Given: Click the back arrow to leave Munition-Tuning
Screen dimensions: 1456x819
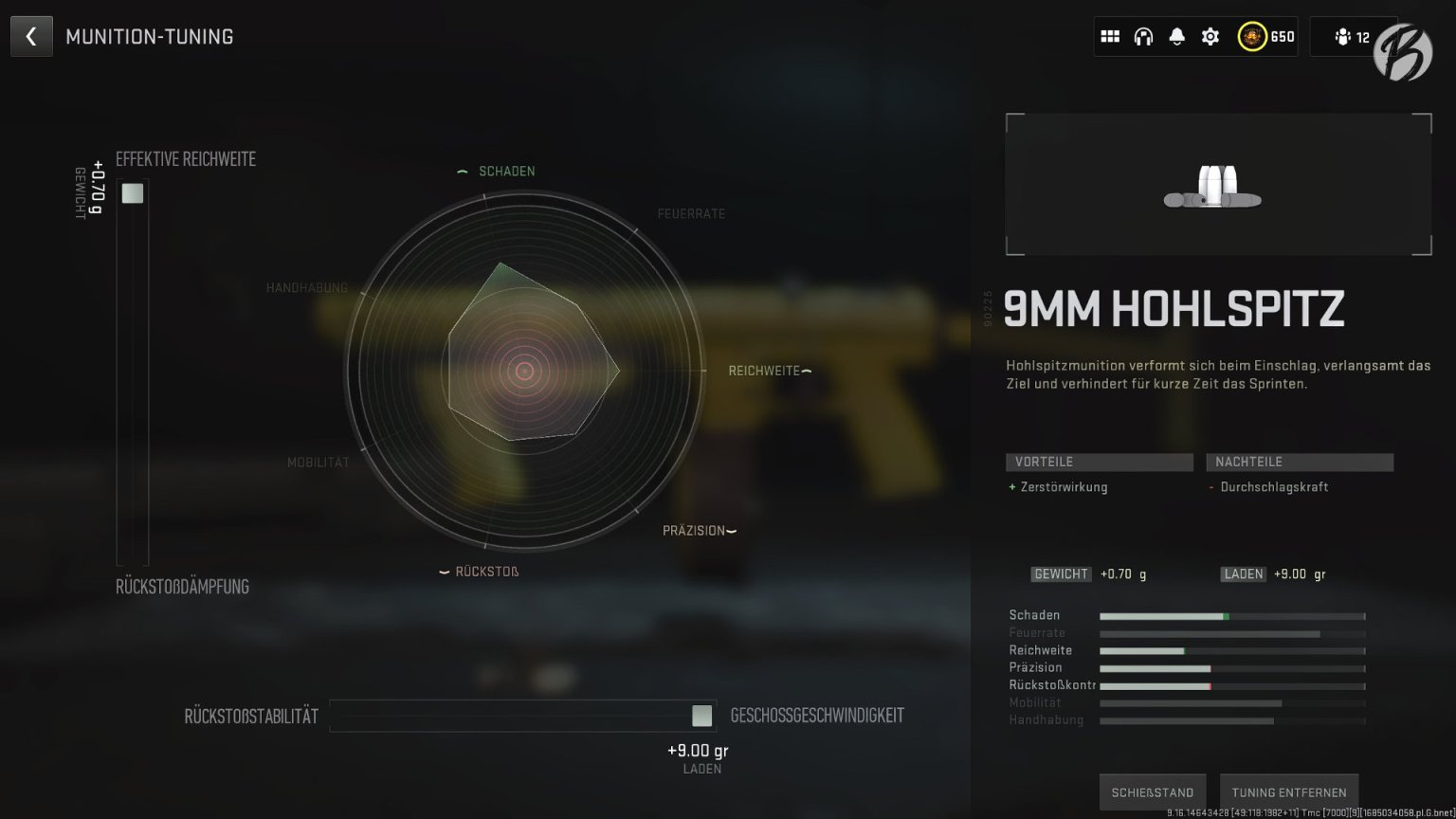Looking at the screenshot, I should click(x=31, y=36).
